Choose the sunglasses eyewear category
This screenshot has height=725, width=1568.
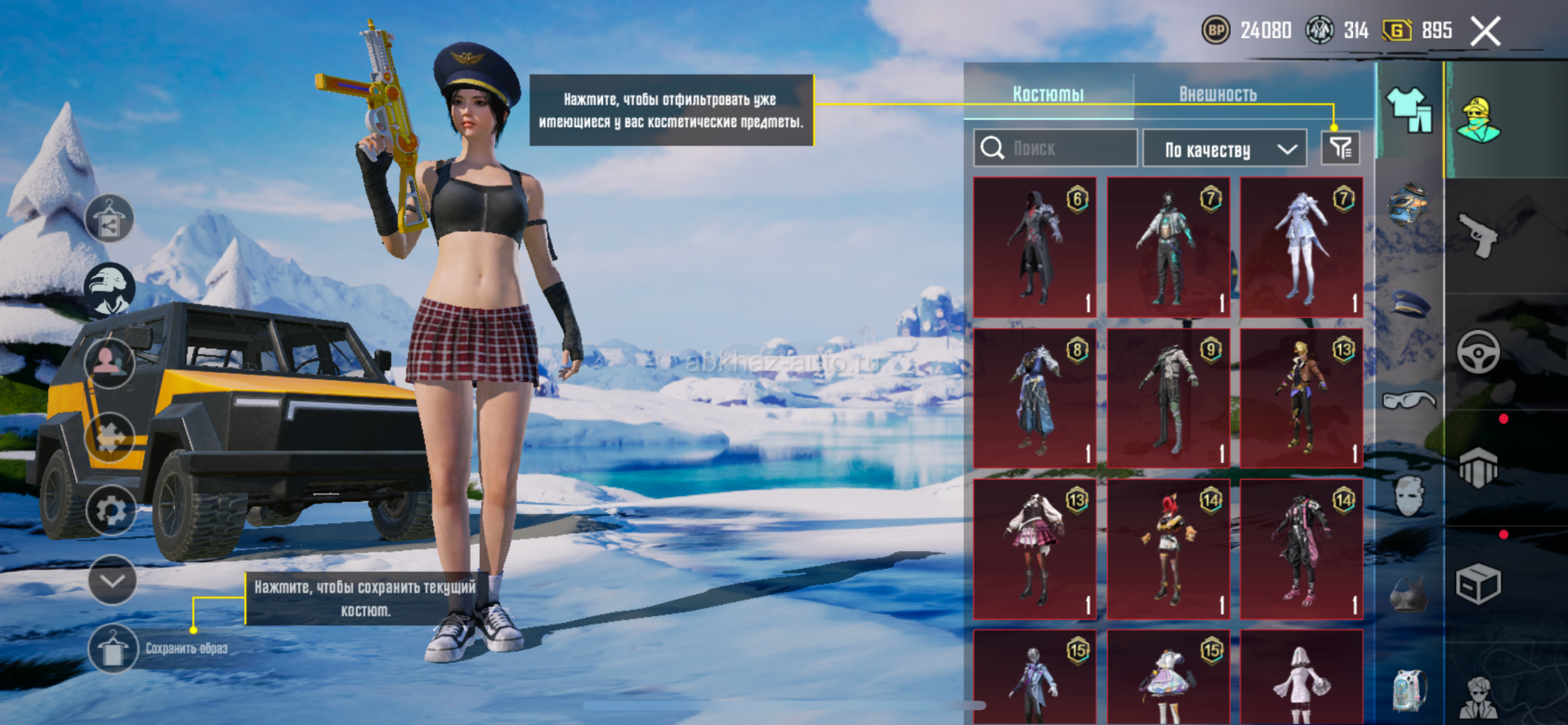1409,401
